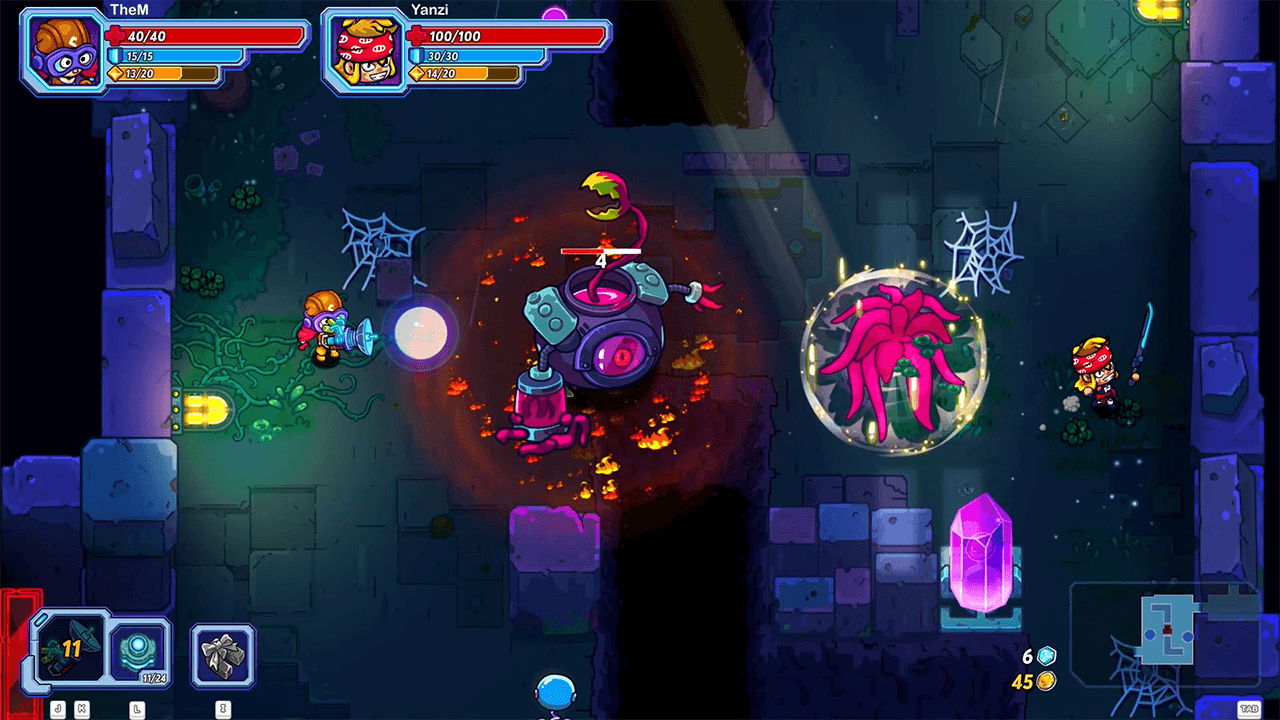Select the radar-dish gun weapon slot
The width and height of the screenshot is (1280, 720).
(x=68, y=652)
